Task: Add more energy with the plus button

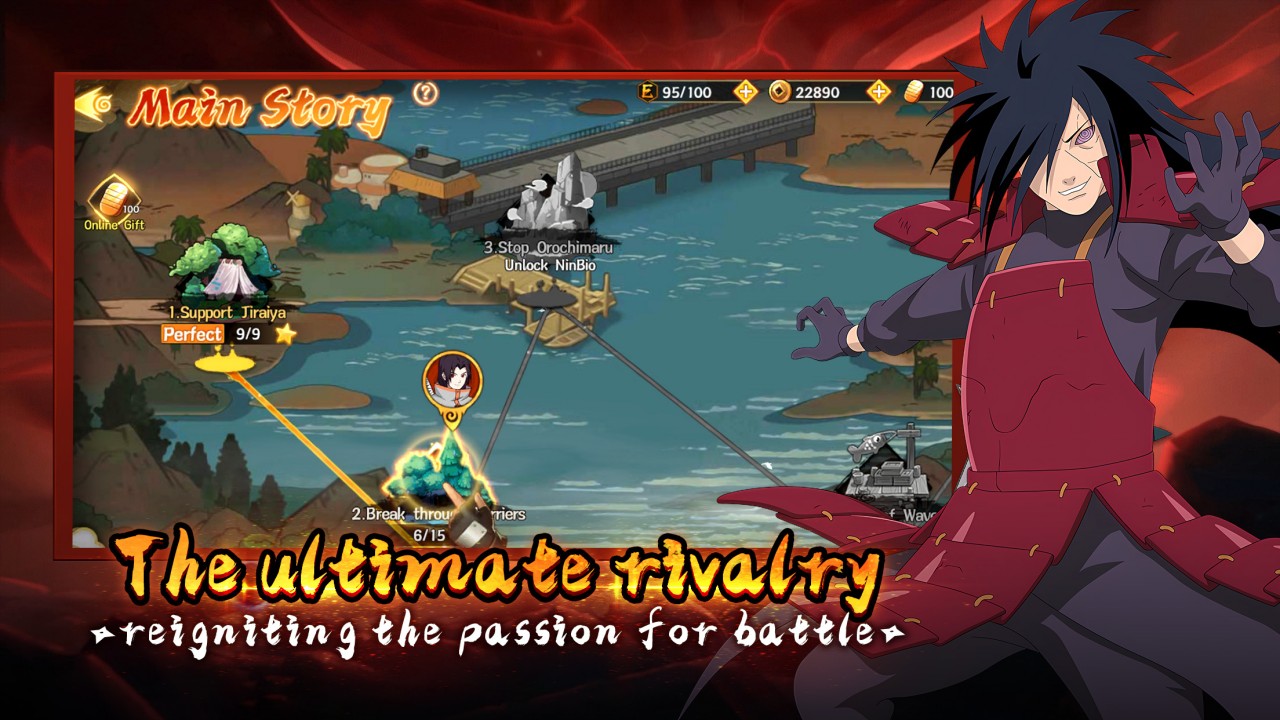Action: point(746,92)
